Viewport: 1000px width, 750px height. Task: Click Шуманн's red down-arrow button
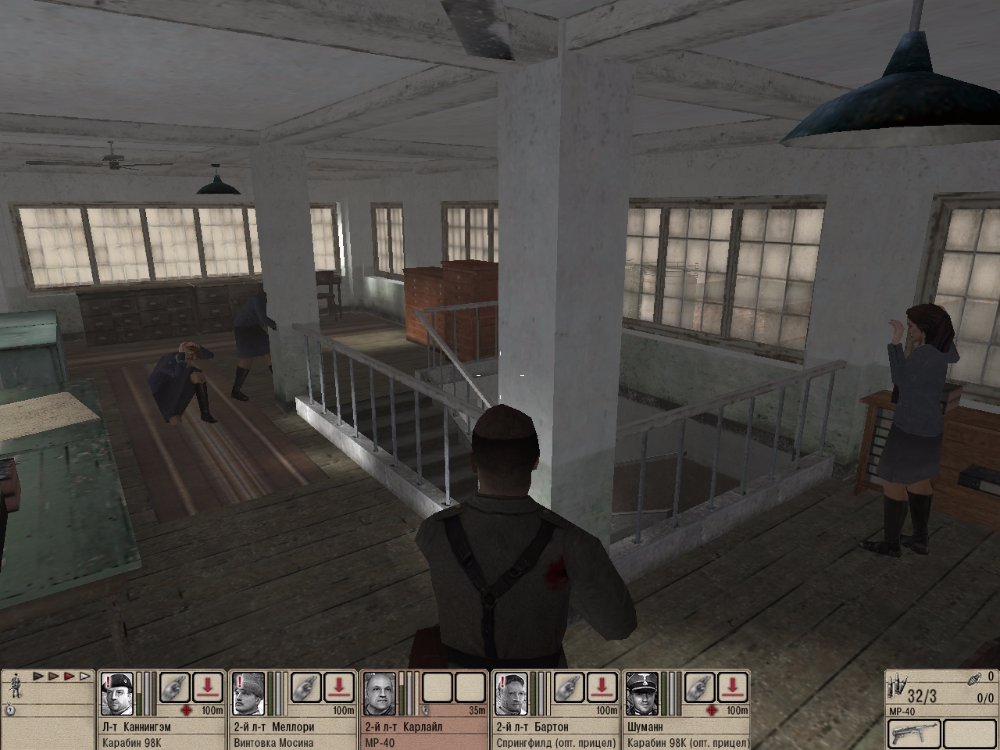732,687
